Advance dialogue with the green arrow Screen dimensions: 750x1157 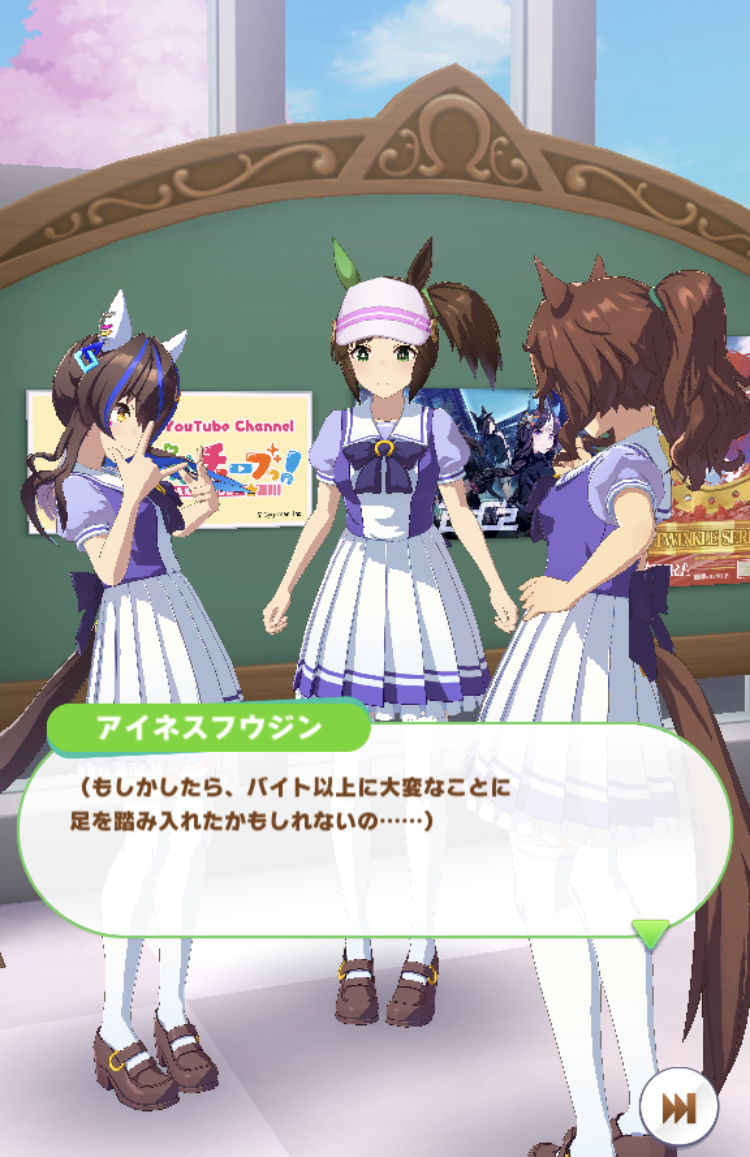tap(651, 934)
